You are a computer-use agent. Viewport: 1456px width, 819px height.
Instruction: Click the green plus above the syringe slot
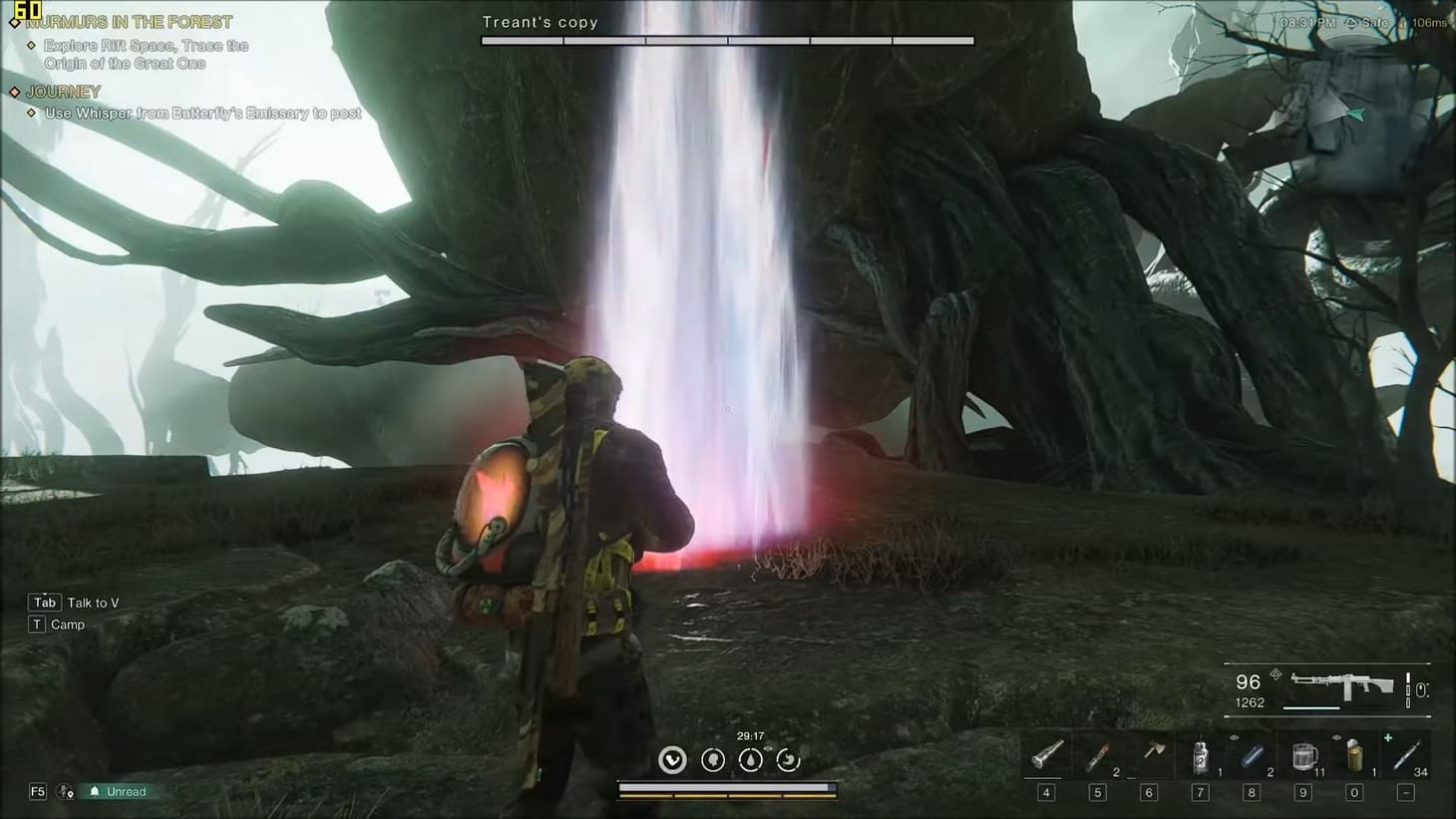(x=1388, y=737)
